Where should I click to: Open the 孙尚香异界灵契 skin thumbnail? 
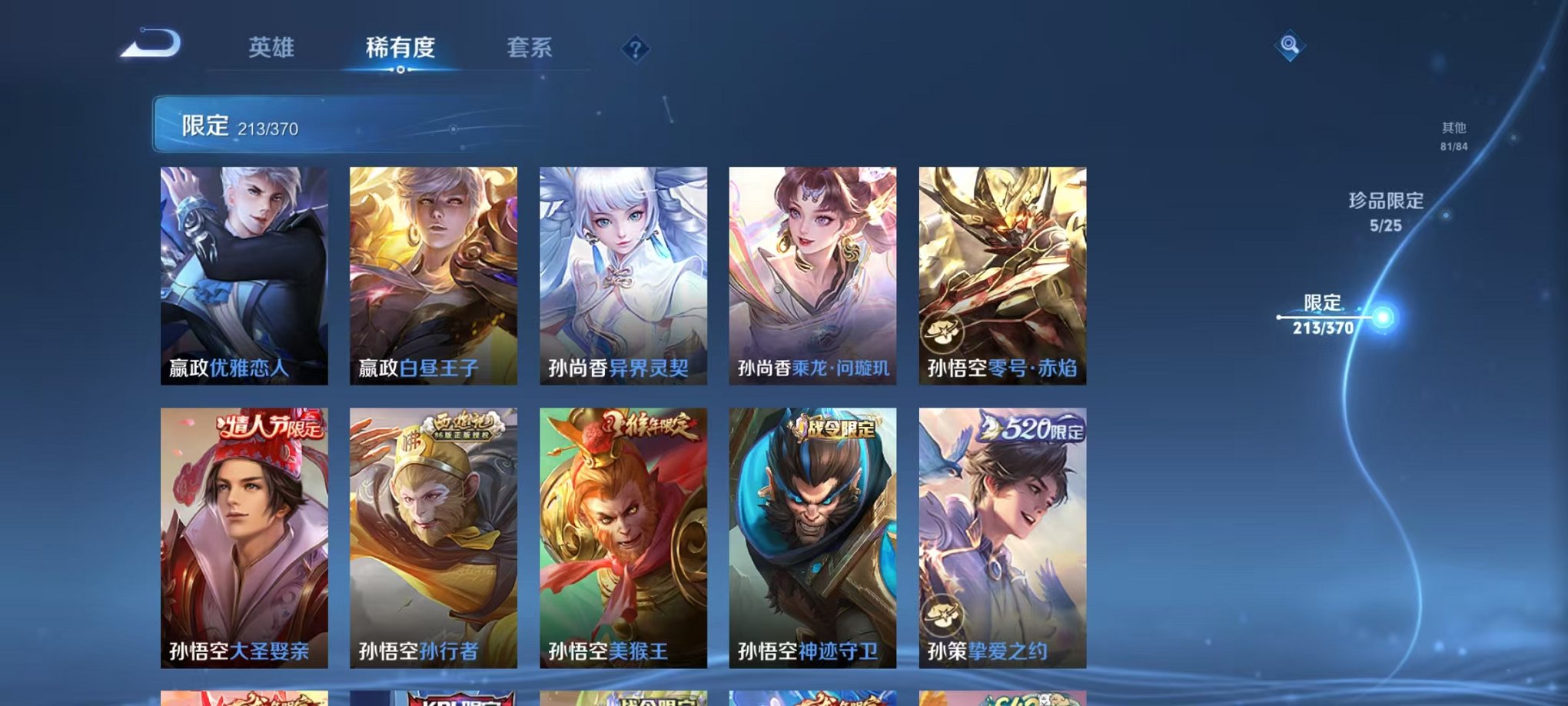[x=621, y=273]
